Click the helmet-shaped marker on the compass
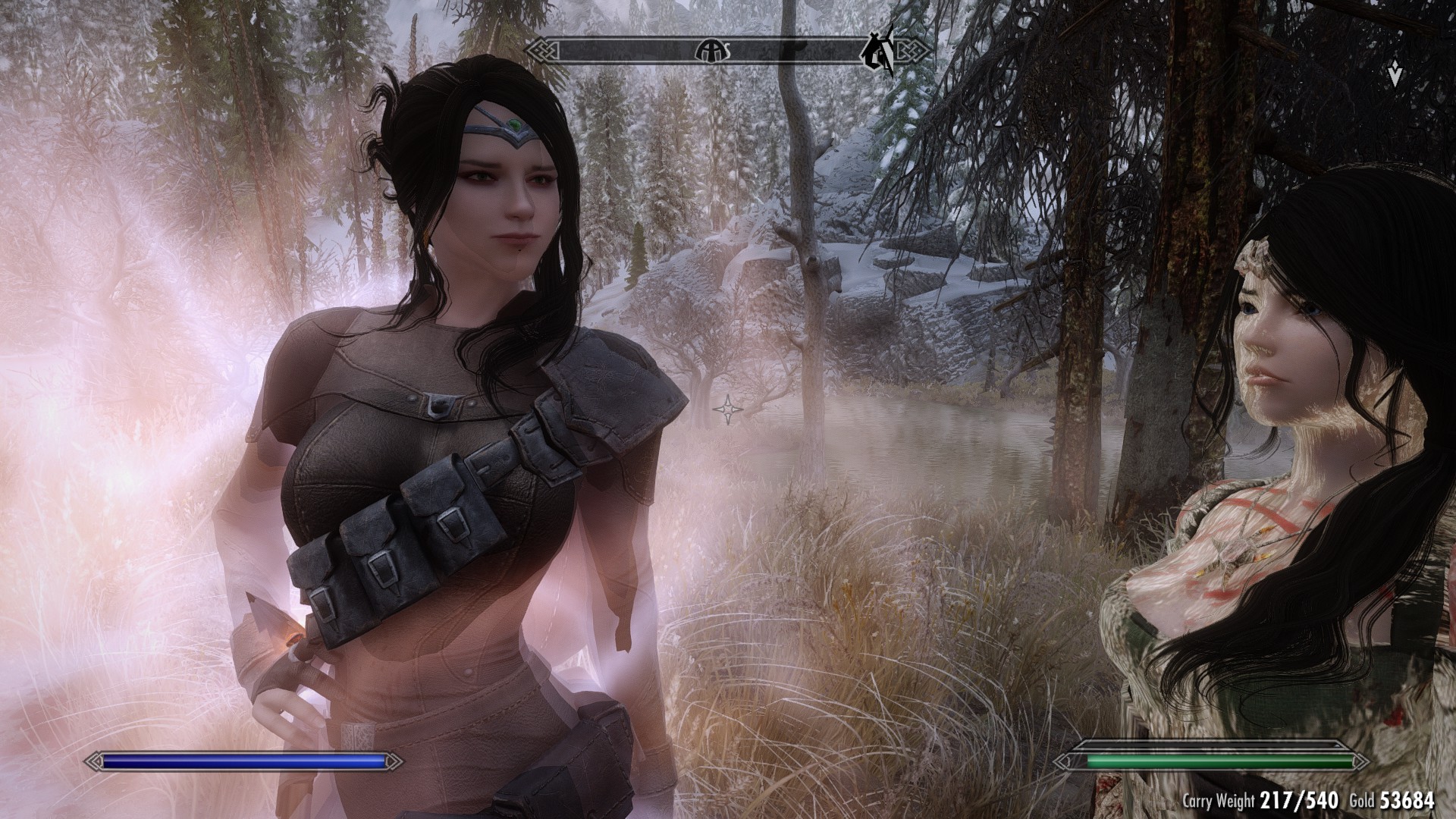The image size is (1456, 819). (712, 51)
